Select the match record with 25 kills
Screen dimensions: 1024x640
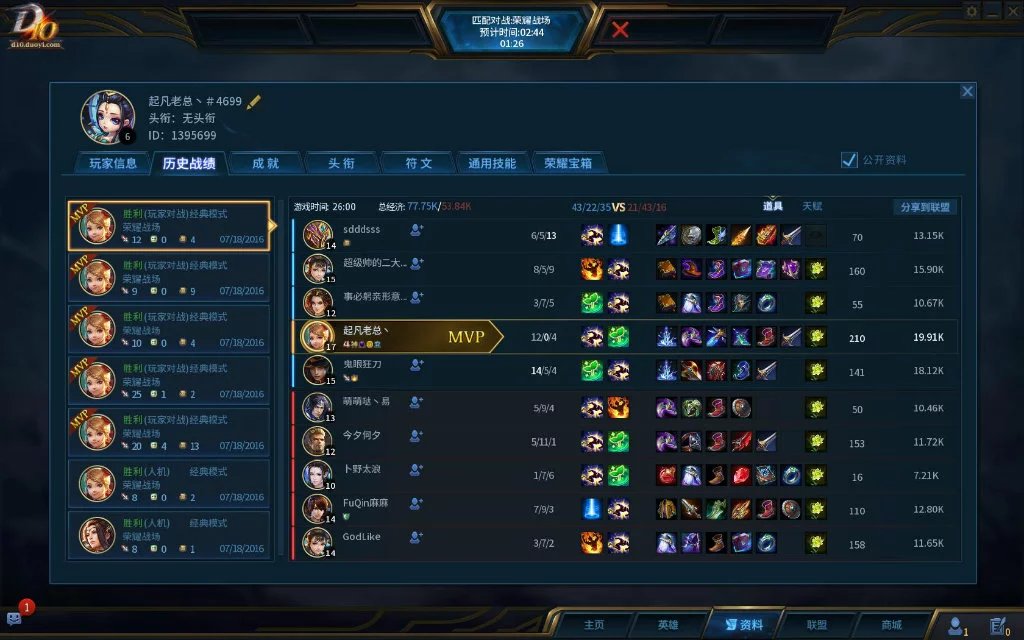coord(169,379)
